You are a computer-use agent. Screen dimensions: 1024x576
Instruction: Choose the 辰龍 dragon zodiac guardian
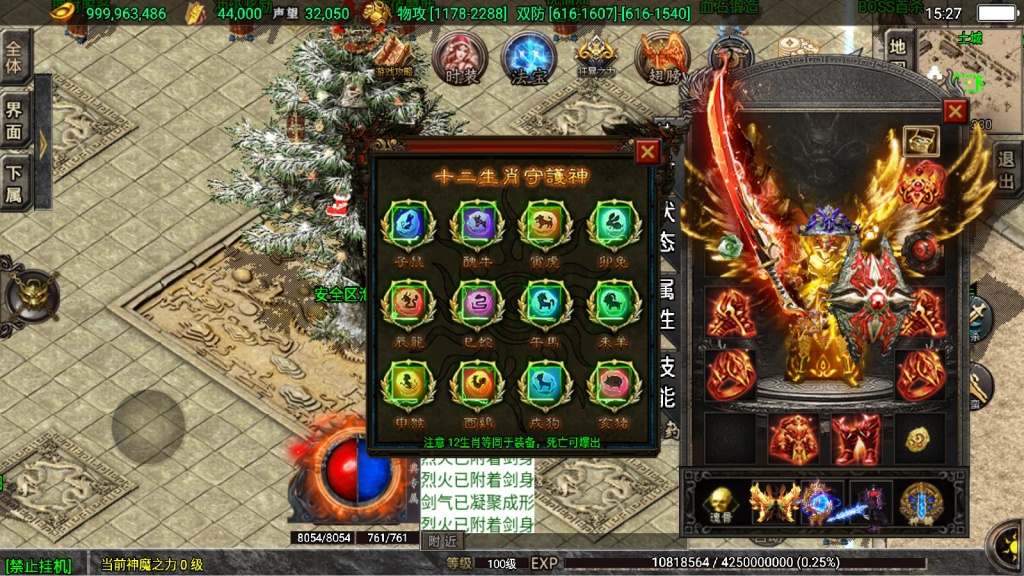pyautogui.click(x=407, y=303)
